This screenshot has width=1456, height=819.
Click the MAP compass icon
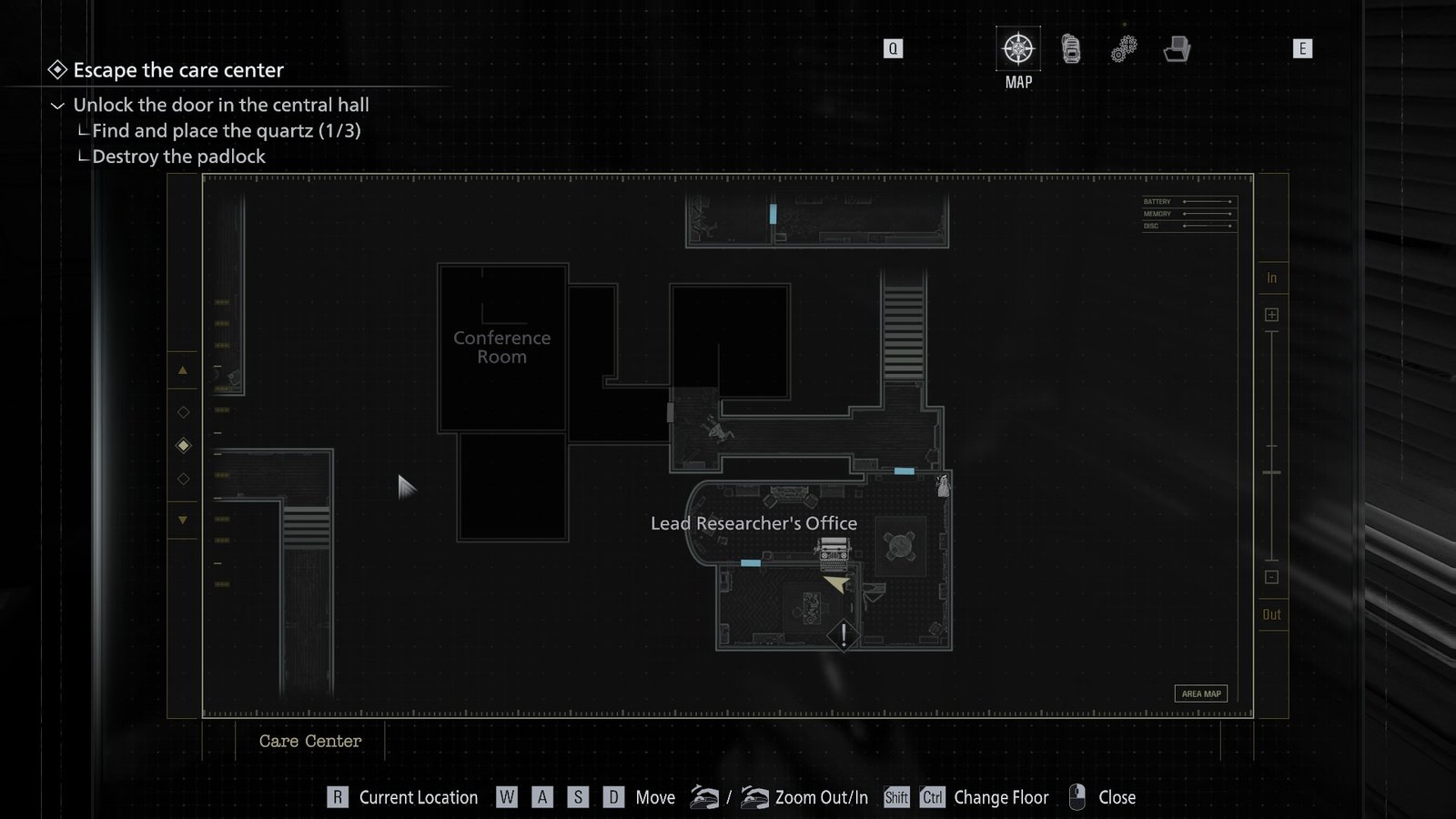1016,50
